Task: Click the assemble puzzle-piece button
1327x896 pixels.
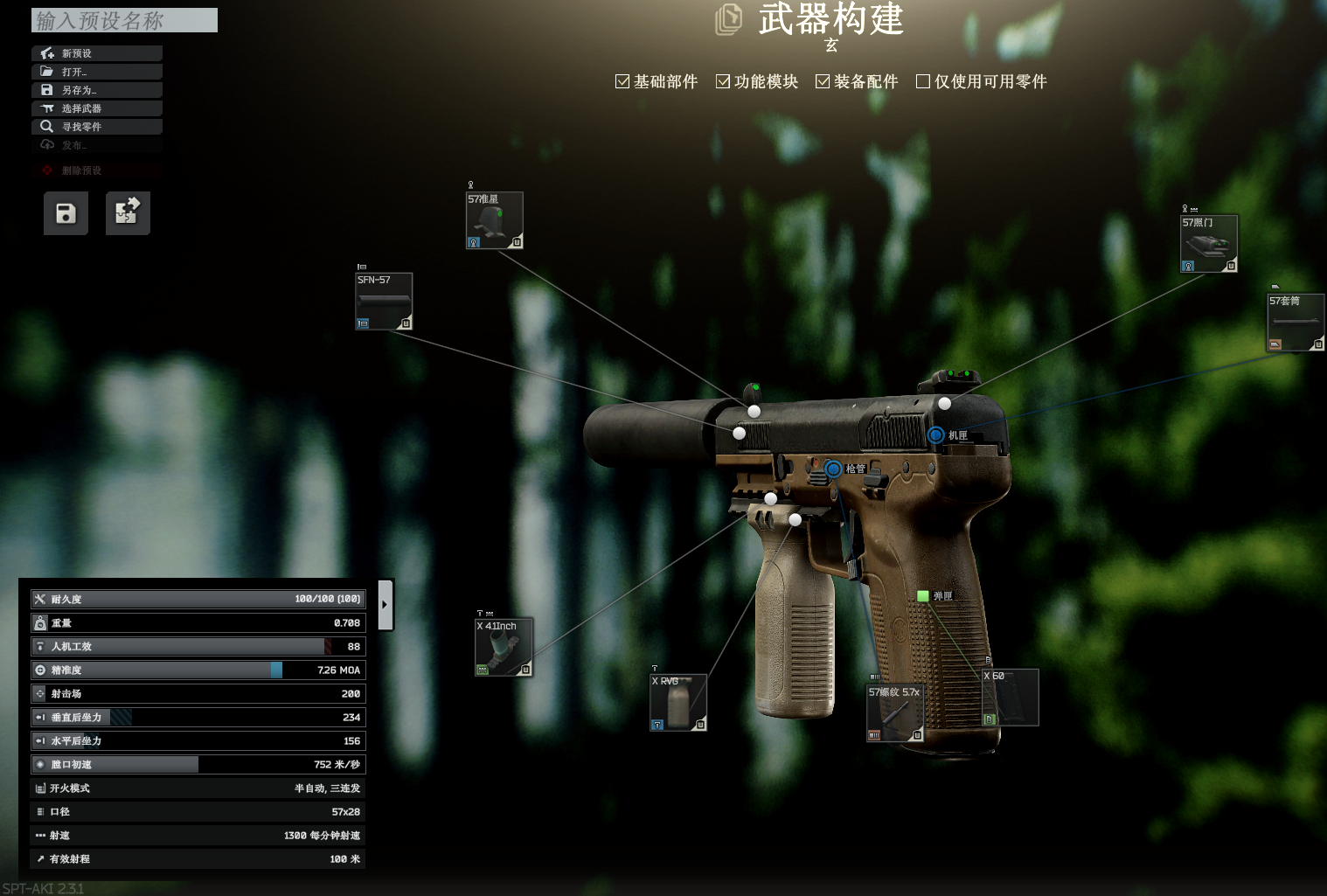Action: point(128,213)
